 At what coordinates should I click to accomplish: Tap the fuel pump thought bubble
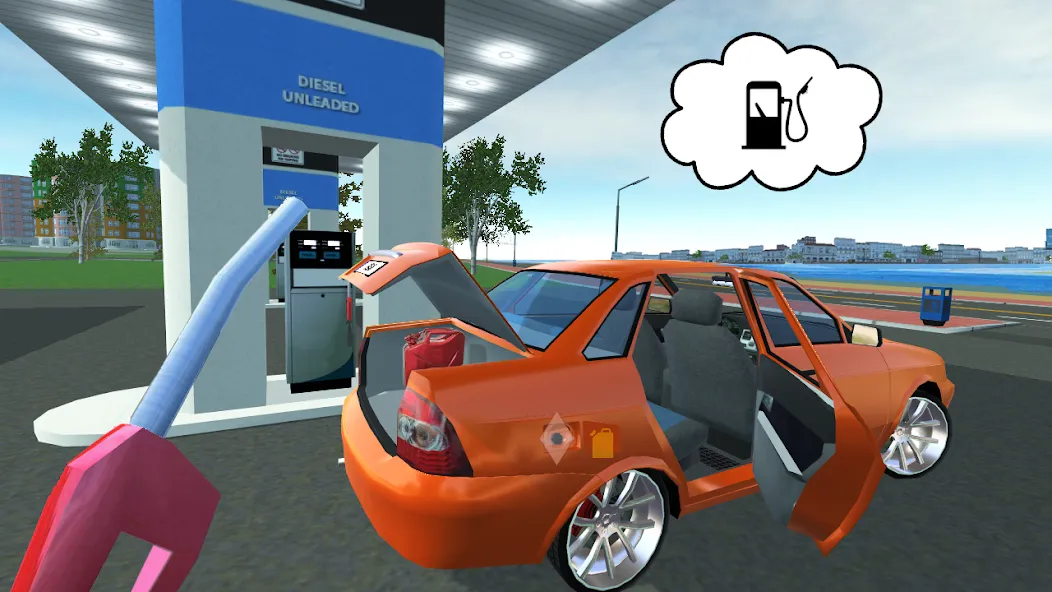pos(770,112)
